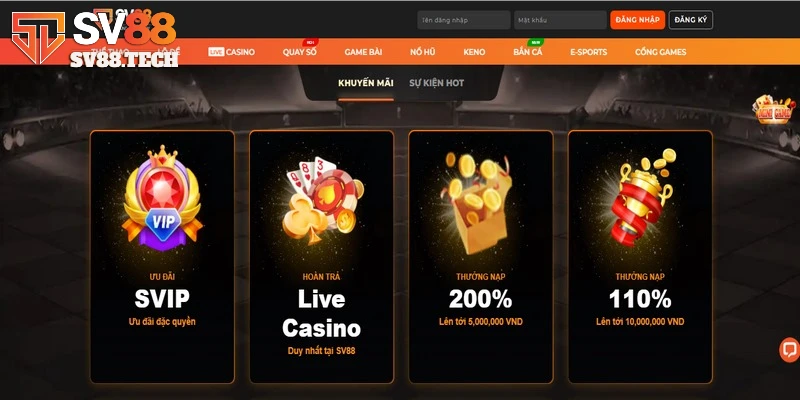Go to the Quay Số section
Image resolution: width=800 pixels, height=400 pixels.
pos(300,51)
